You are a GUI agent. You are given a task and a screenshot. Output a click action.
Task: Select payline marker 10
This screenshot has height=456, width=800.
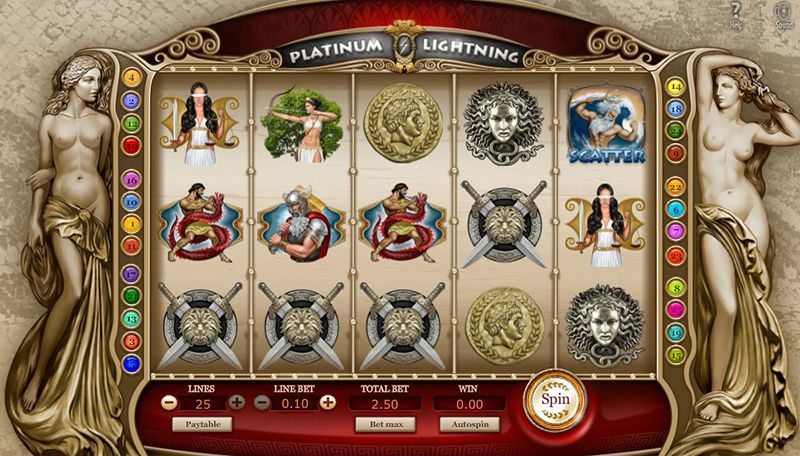131,201
